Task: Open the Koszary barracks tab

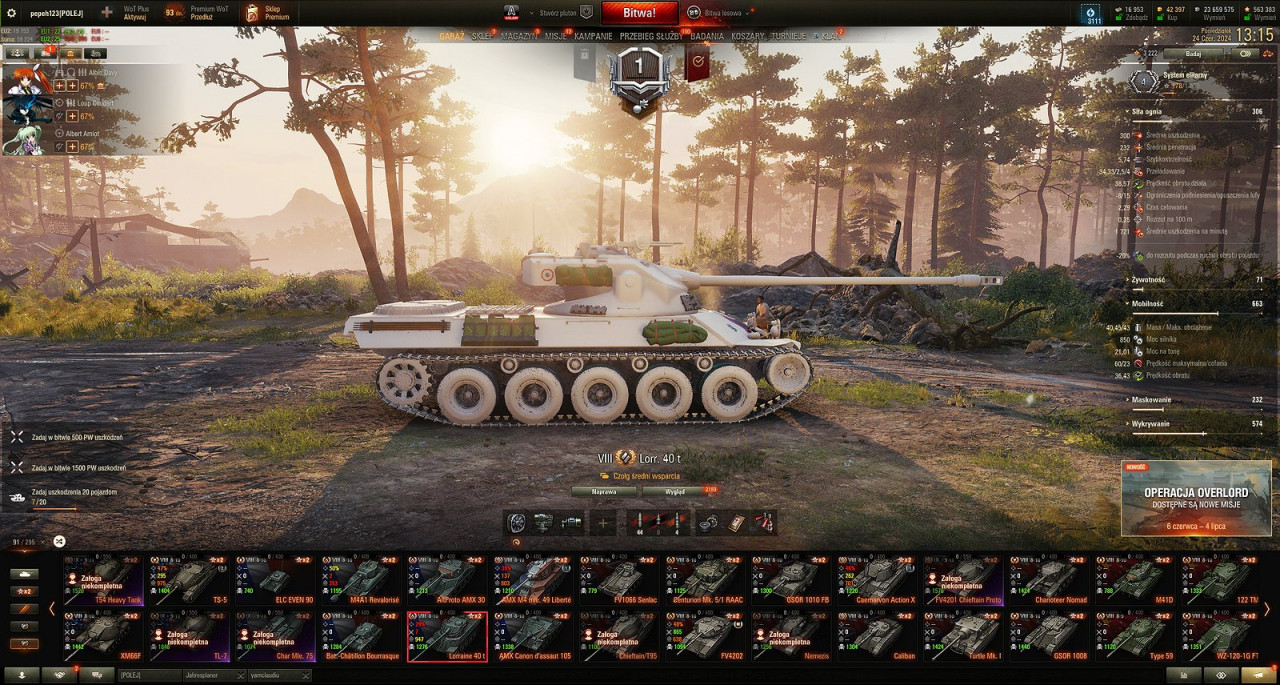Action: click(x=748, y=36)
